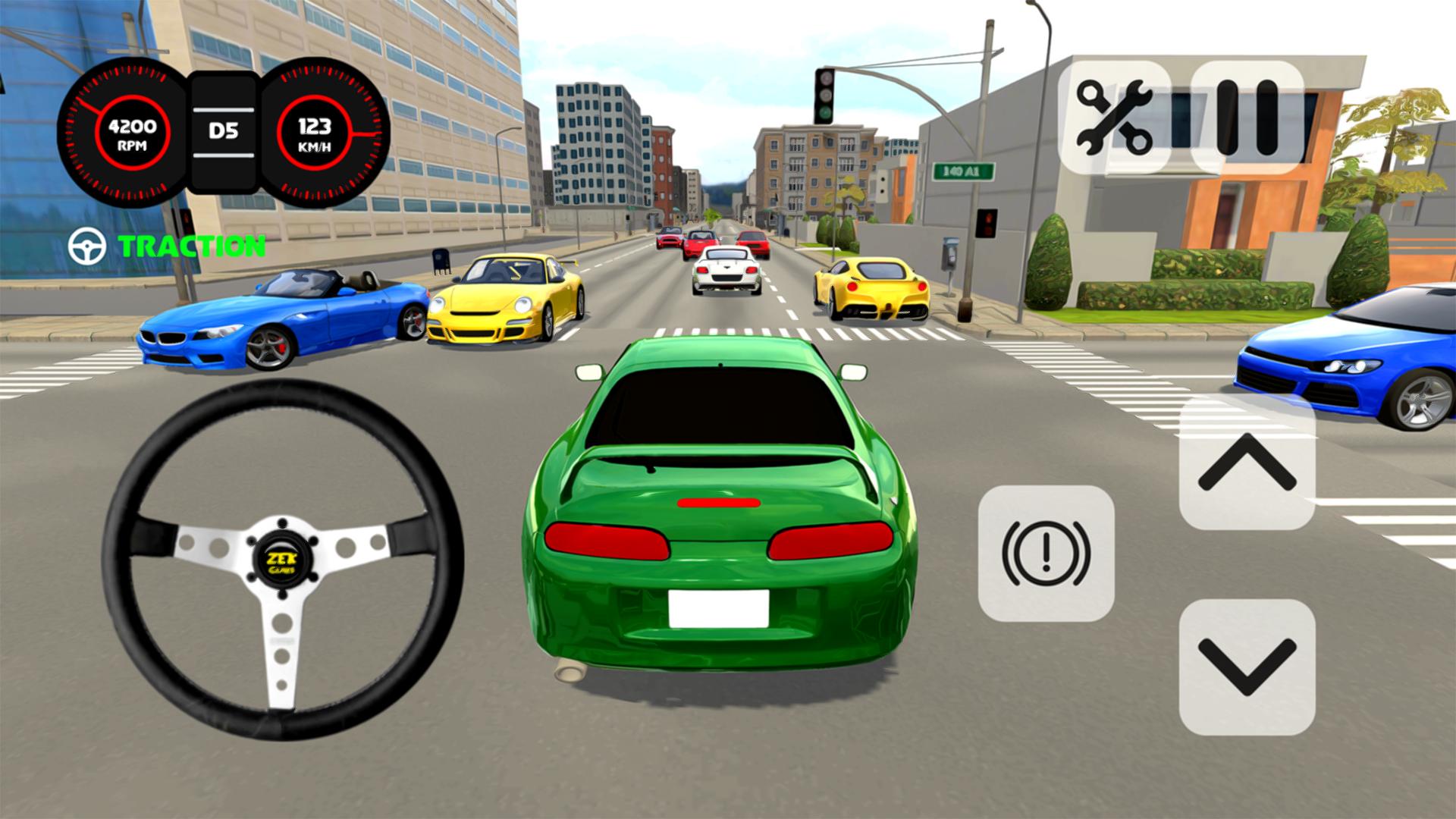Open gauge cluster by tapping the center panel
The image size is (1456, 819).
click(224, 130)
